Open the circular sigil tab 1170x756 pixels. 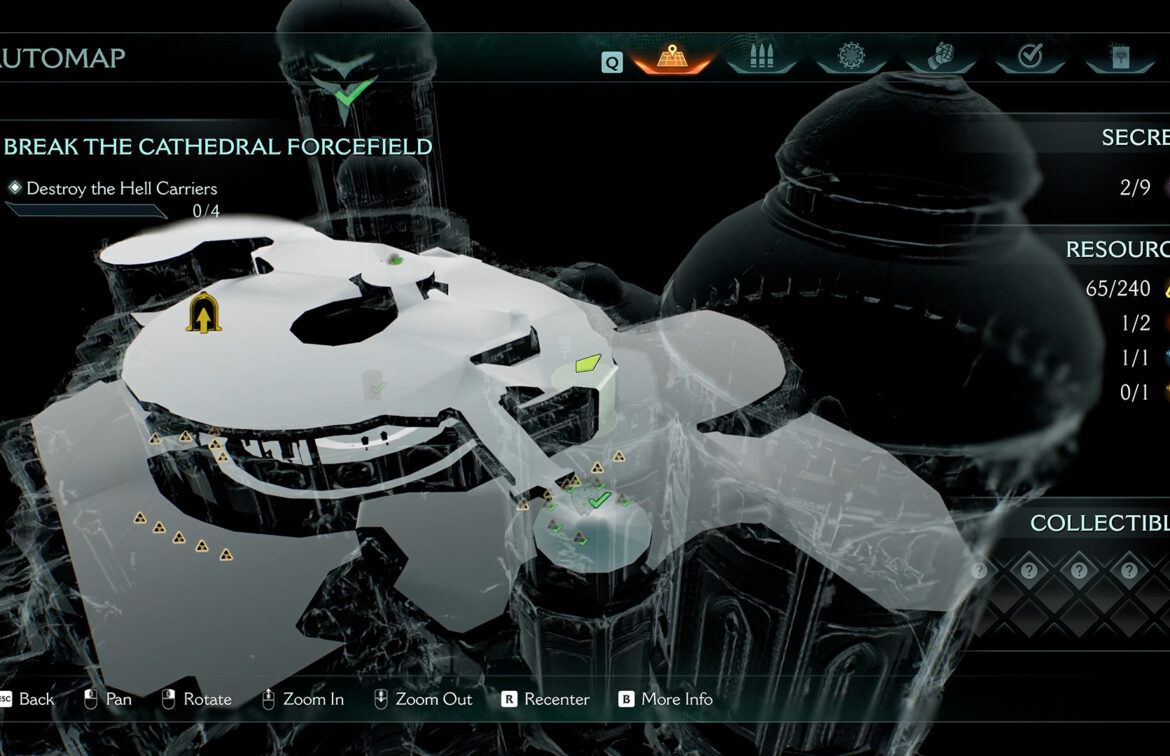click(x=850, y=56)
